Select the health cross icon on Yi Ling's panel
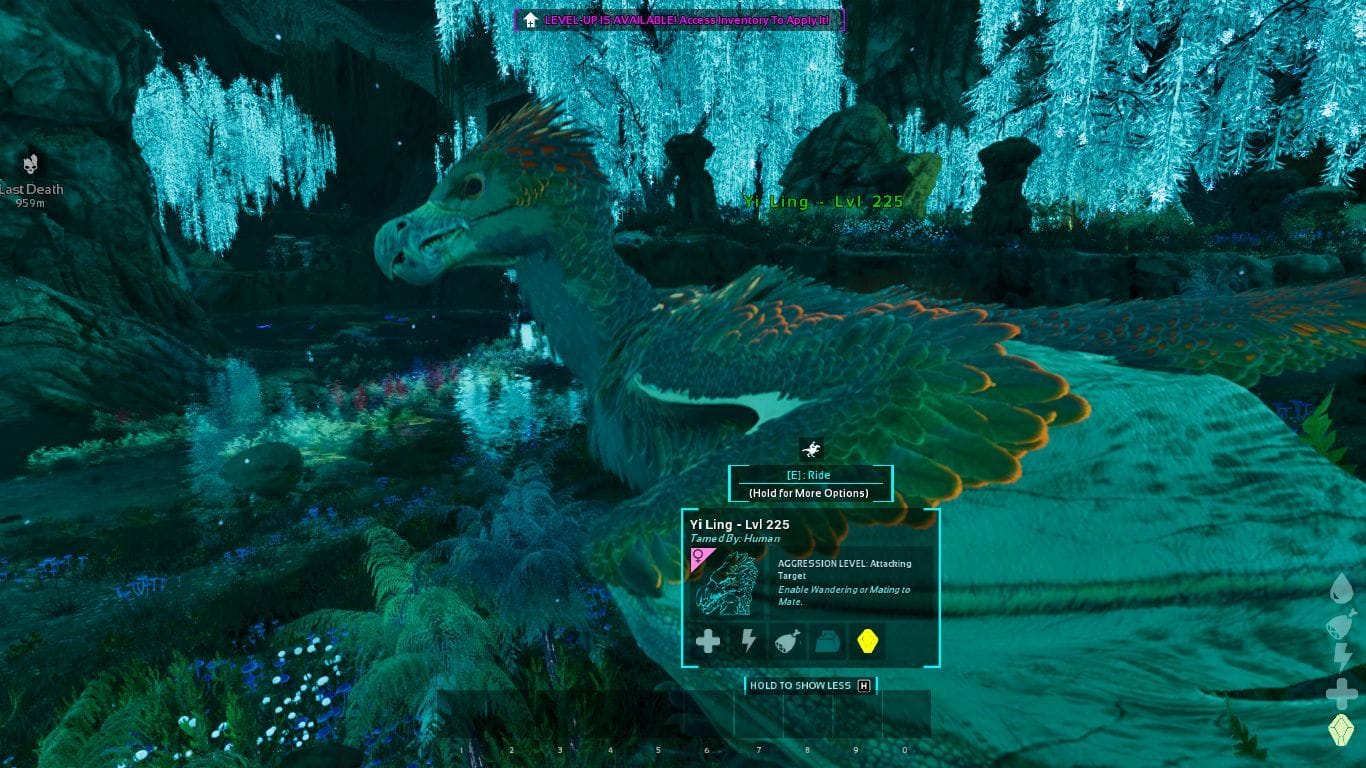 (707, 641)
